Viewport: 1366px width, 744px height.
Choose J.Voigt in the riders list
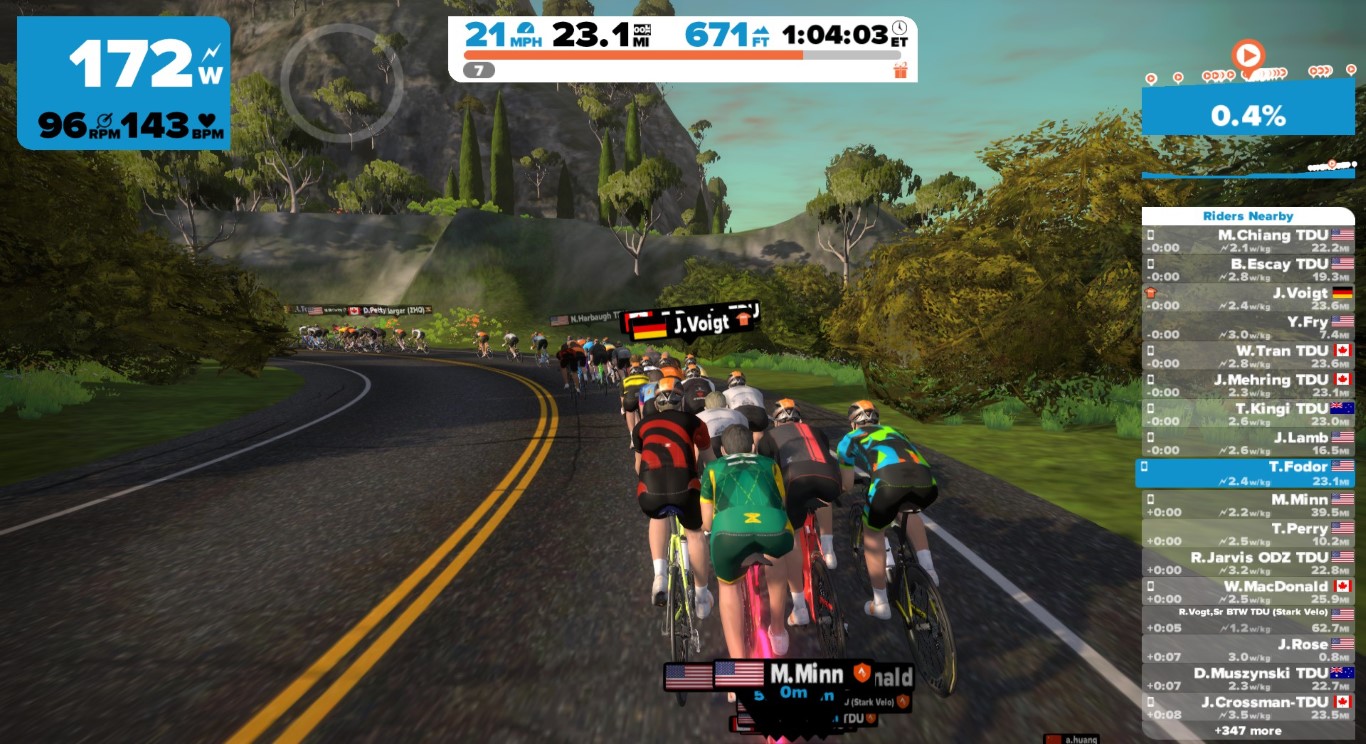pyautogui.click(x=1248, y=299)
